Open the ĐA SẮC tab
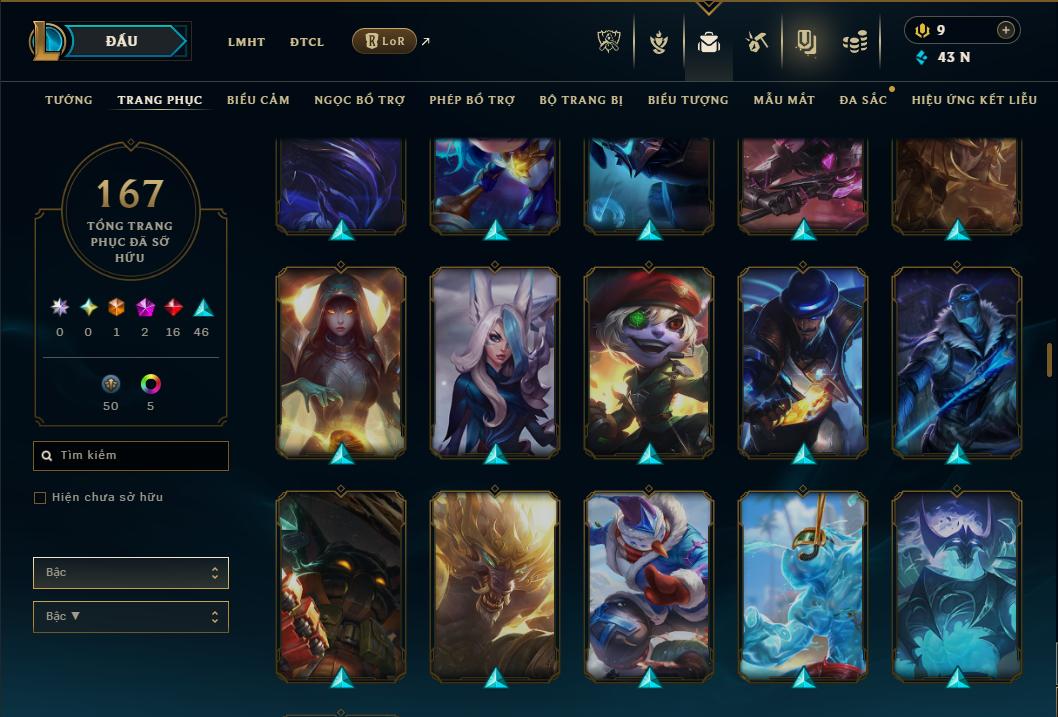Image resolution: width=1058 pixels, height=717 pixels. coord(863,100)
